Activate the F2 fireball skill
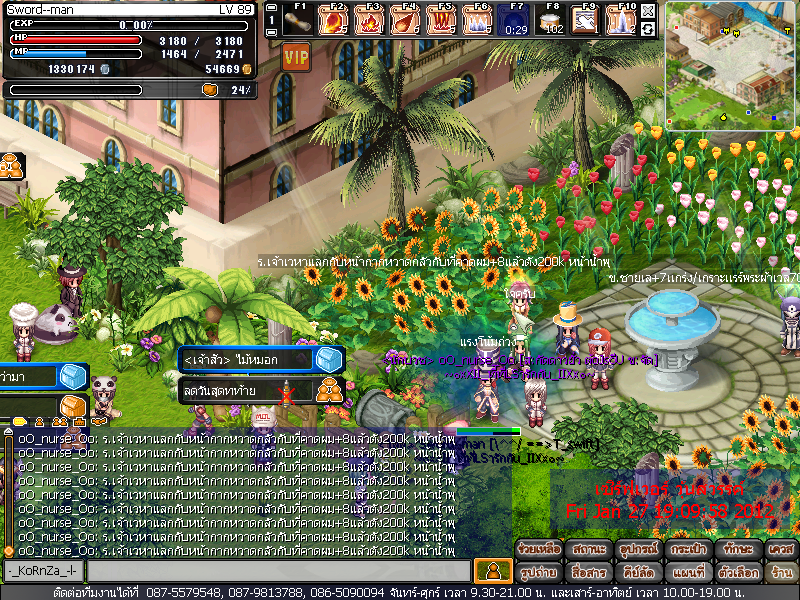Screen dimensions: 800x600 (335, 19)
